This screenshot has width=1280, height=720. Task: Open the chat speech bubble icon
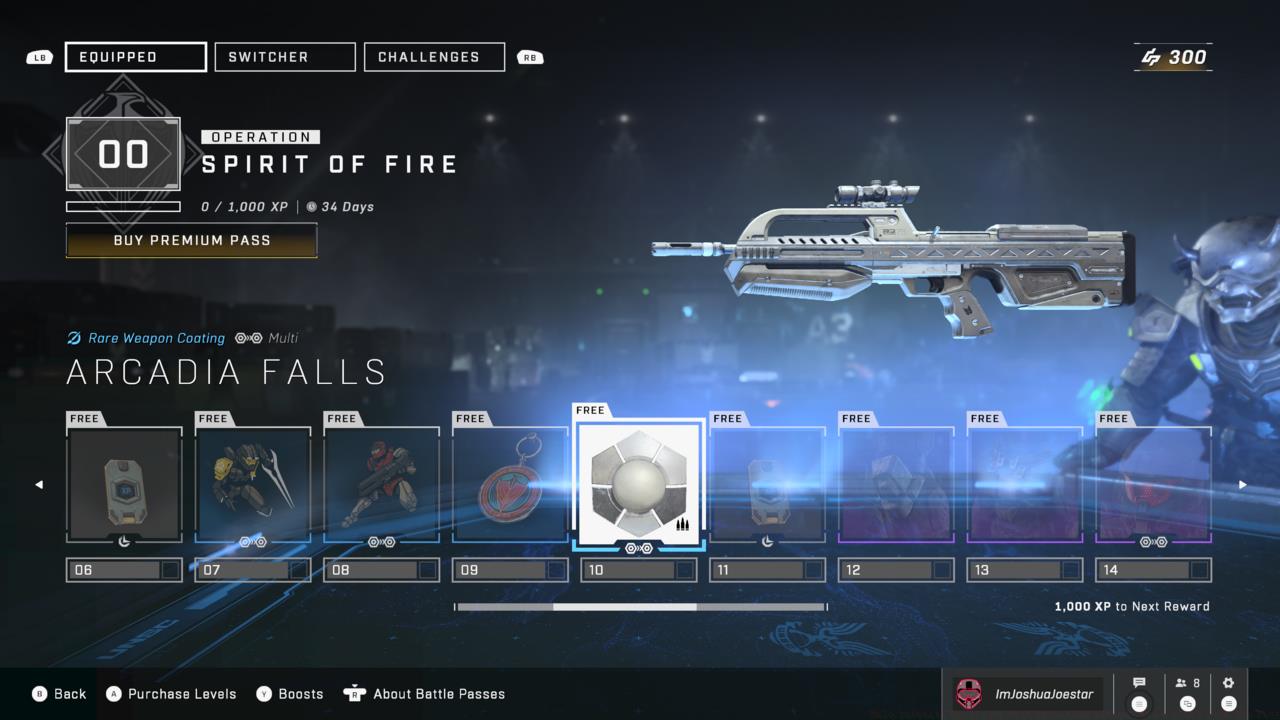[1138, 693]
